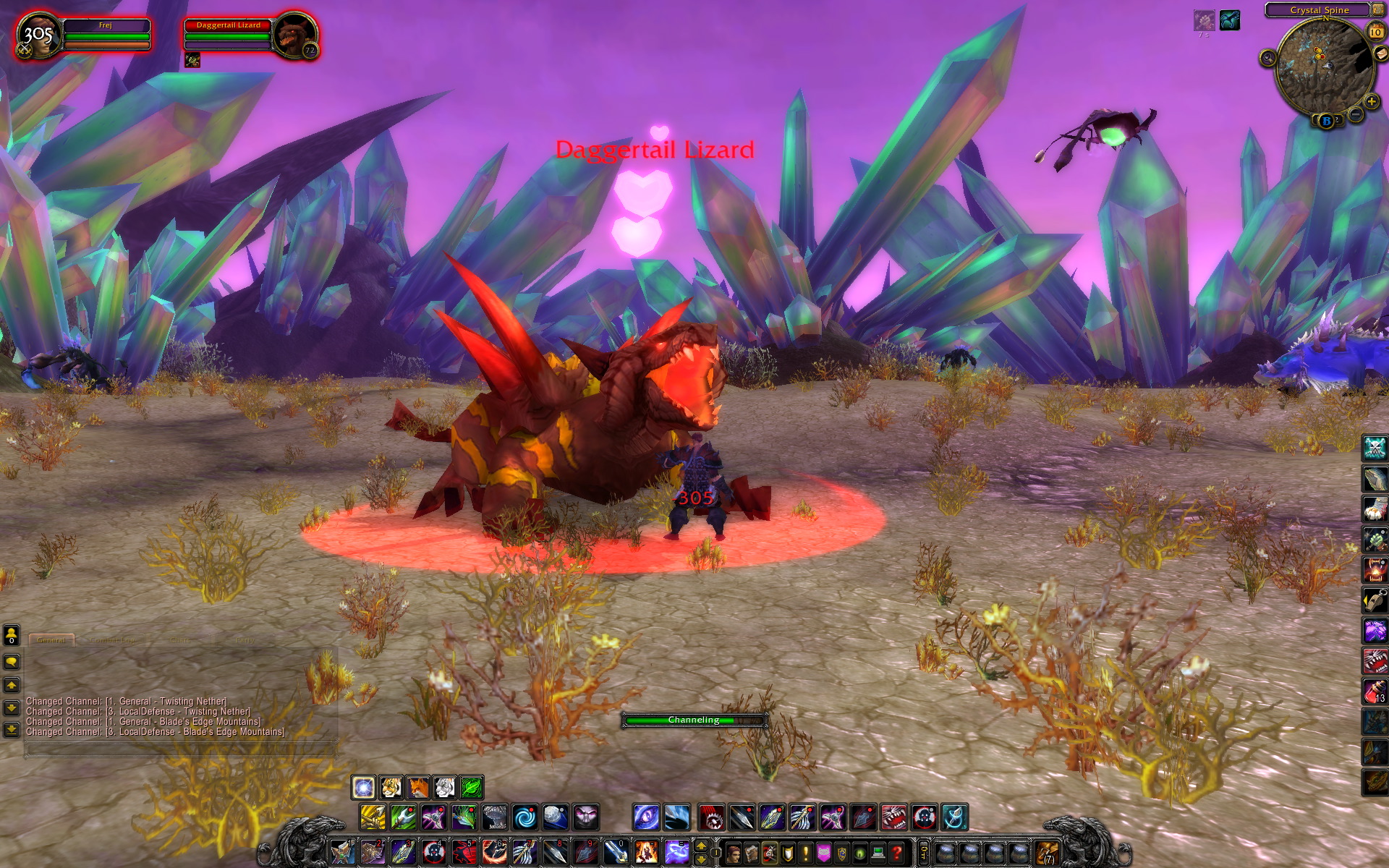Select the player portrait frame
The width and height of the screenshot is (1389, 868).
click(38, 35)
